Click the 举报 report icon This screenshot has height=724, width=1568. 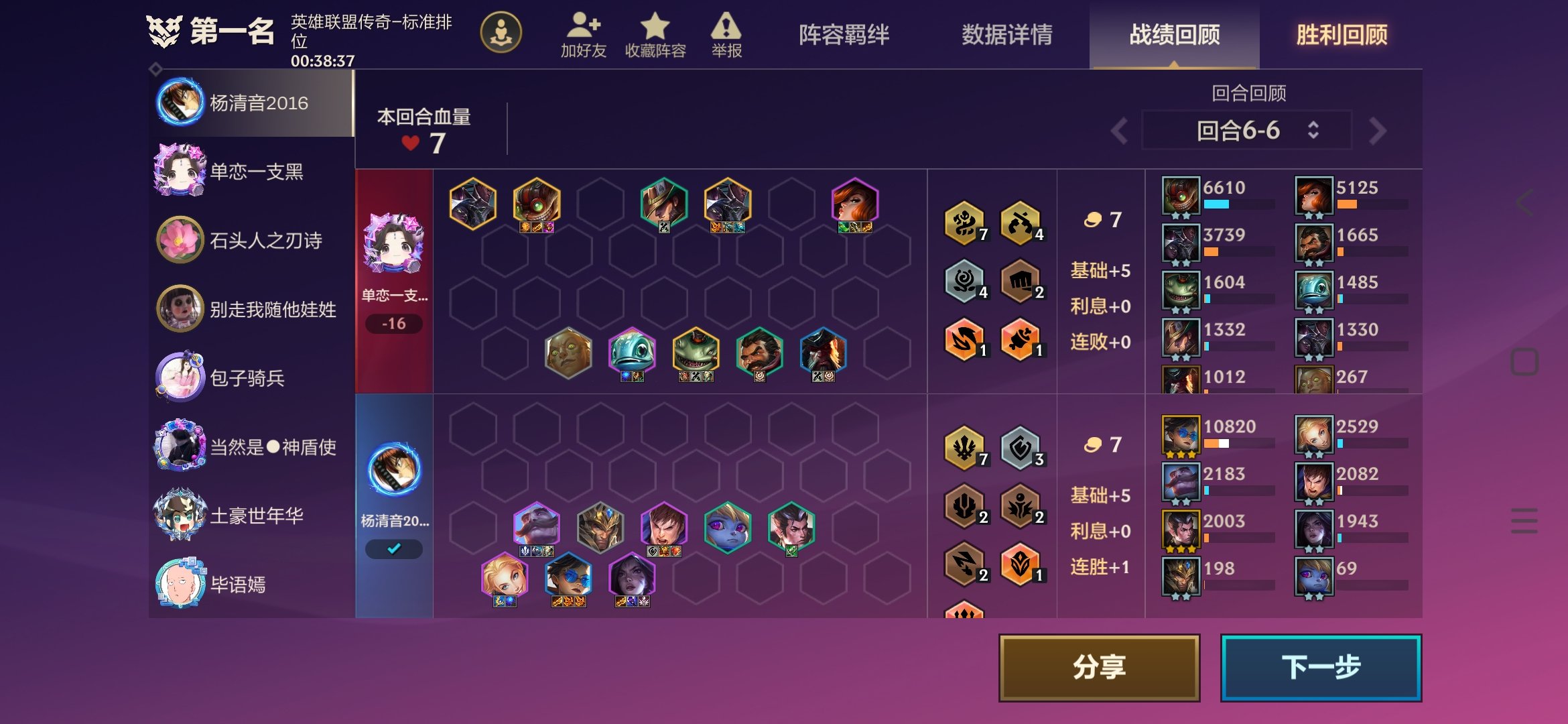727,30
